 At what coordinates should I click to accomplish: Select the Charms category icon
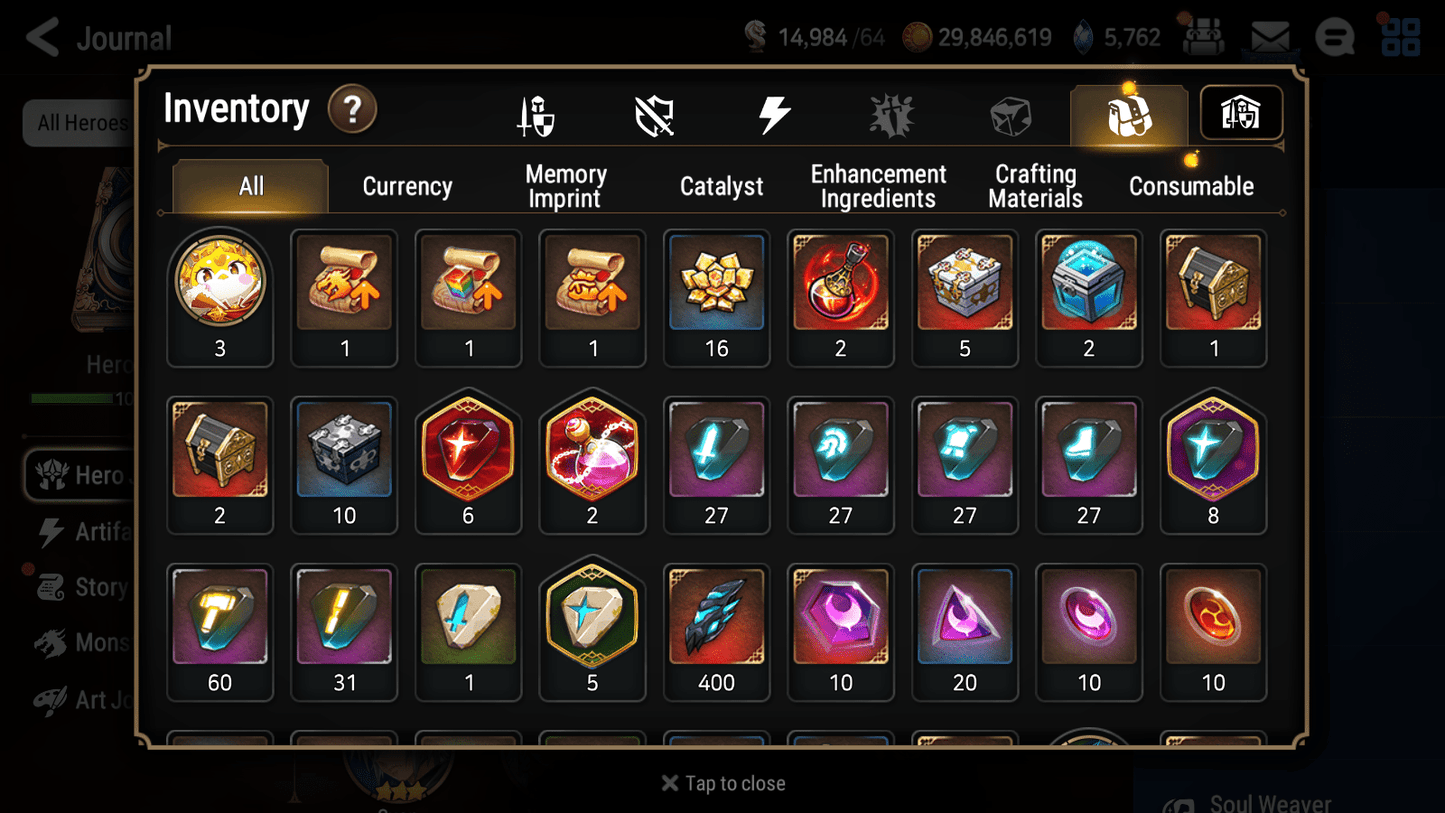pyautogui.click(x=891, y=113)
